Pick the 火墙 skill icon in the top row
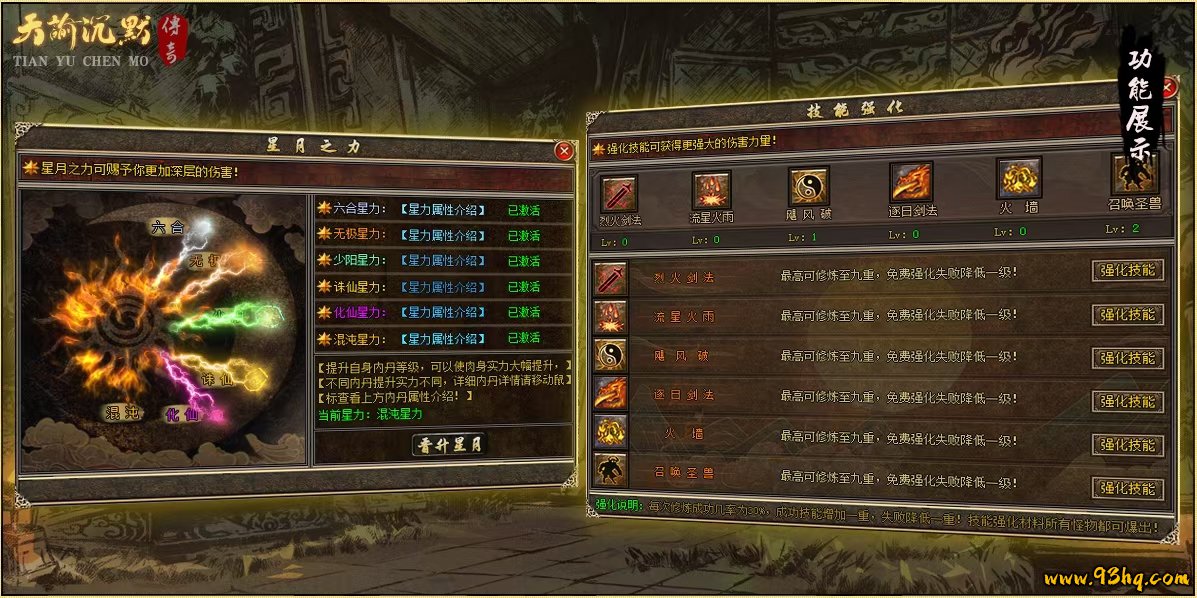 pos(1019,178)
